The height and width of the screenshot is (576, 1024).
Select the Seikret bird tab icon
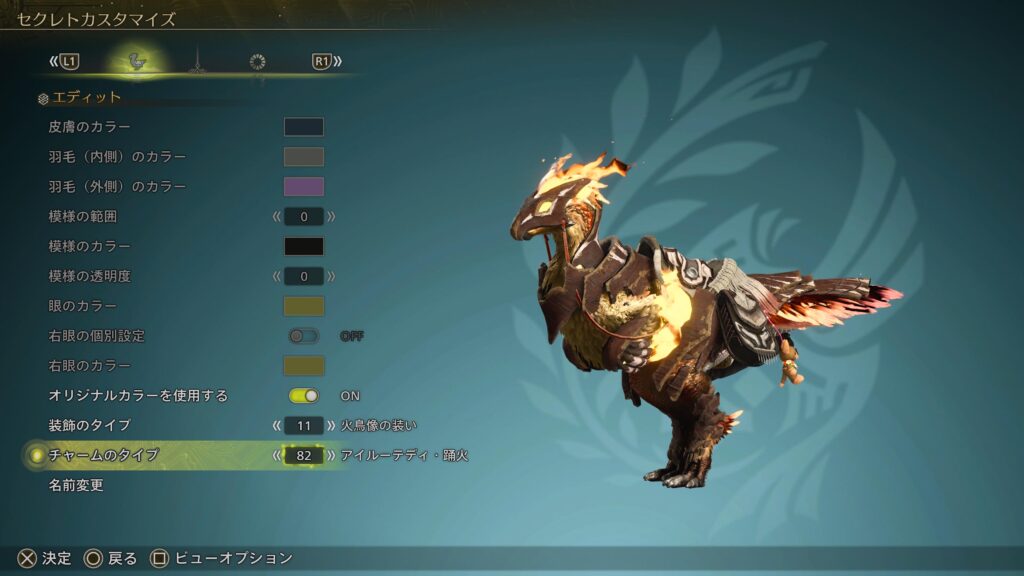(137, 62)
